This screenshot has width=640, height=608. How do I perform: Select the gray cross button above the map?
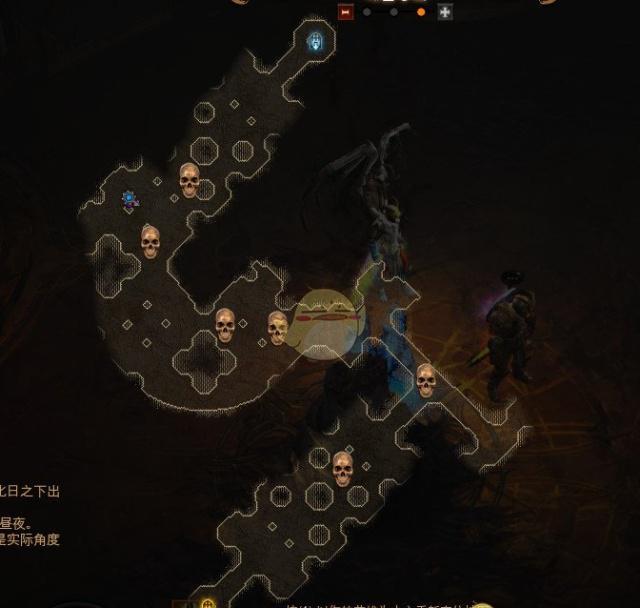click(445, 12)
